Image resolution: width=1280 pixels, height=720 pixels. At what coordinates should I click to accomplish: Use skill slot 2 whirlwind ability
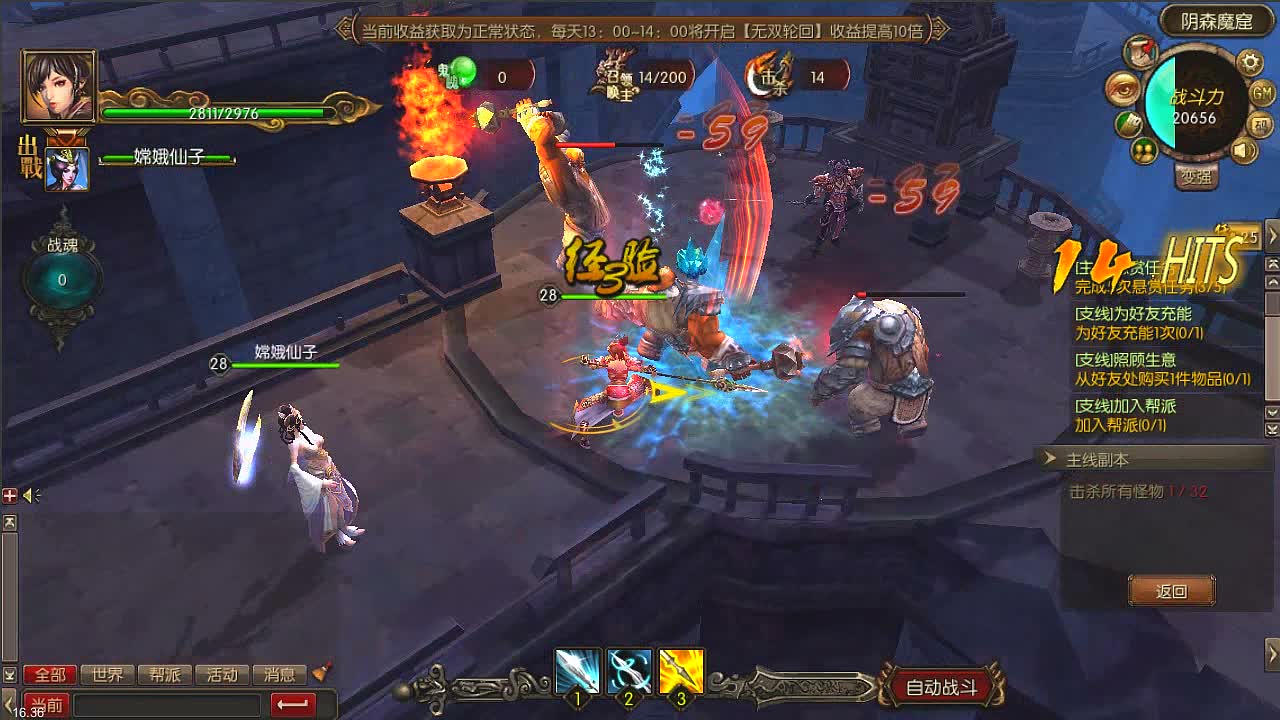629,672
